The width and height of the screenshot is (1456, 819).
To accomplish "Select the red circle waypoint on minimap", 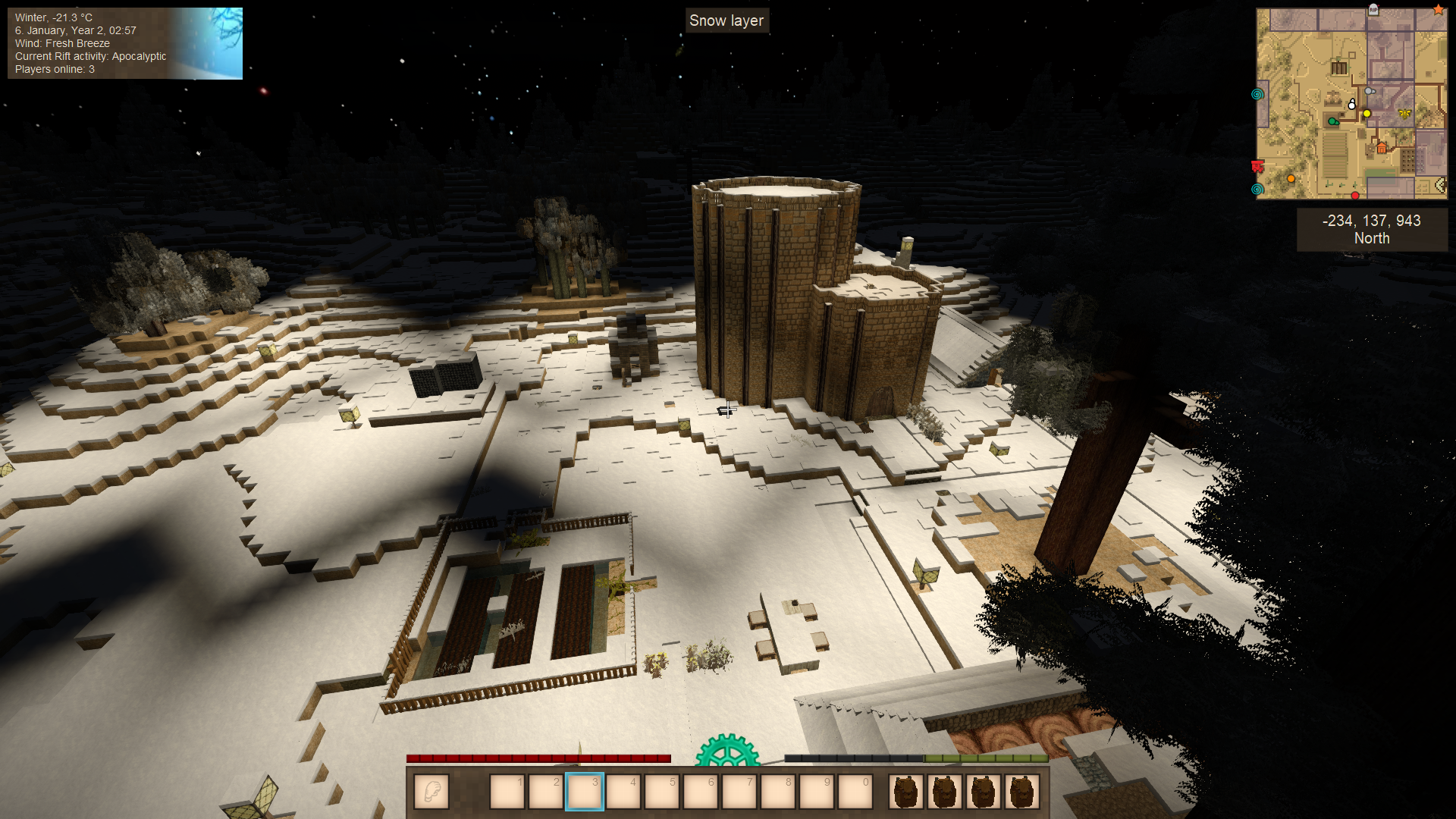I will point(1354,196).
